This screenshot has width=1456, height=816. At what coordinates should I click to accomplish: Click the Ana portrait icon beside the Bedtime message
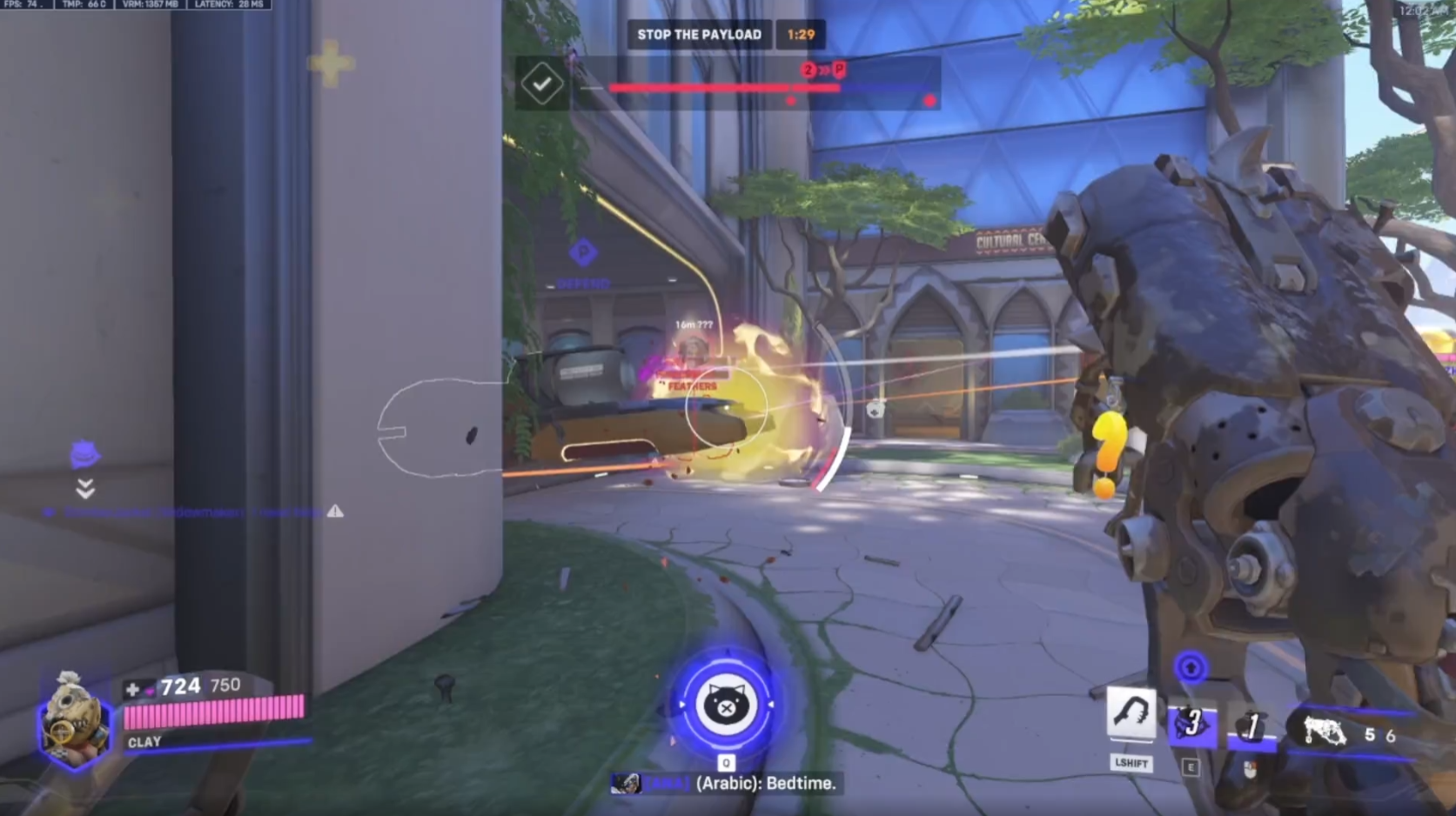point(626,783)
